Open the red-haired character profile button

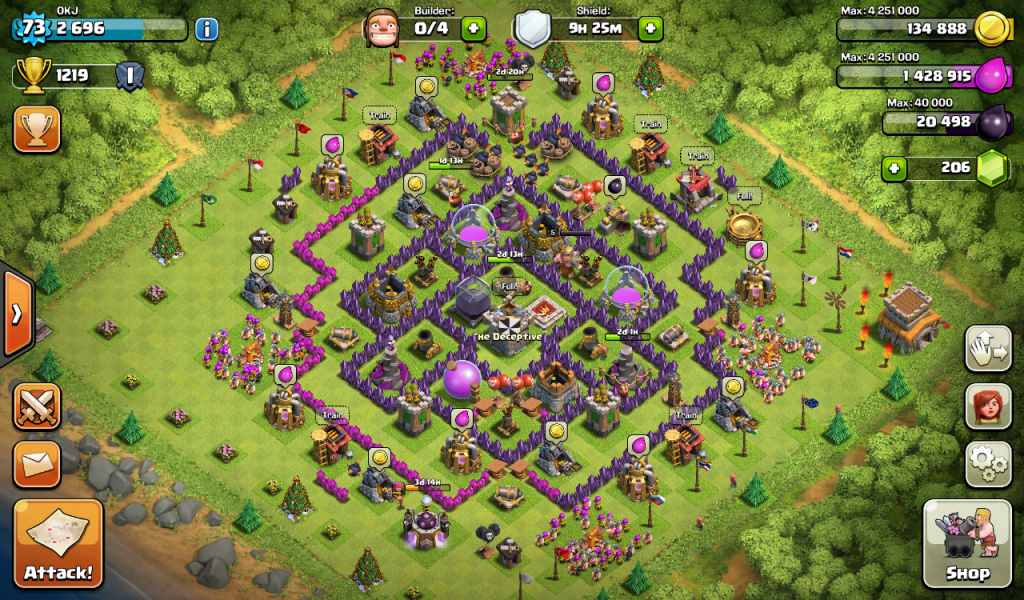988,405
